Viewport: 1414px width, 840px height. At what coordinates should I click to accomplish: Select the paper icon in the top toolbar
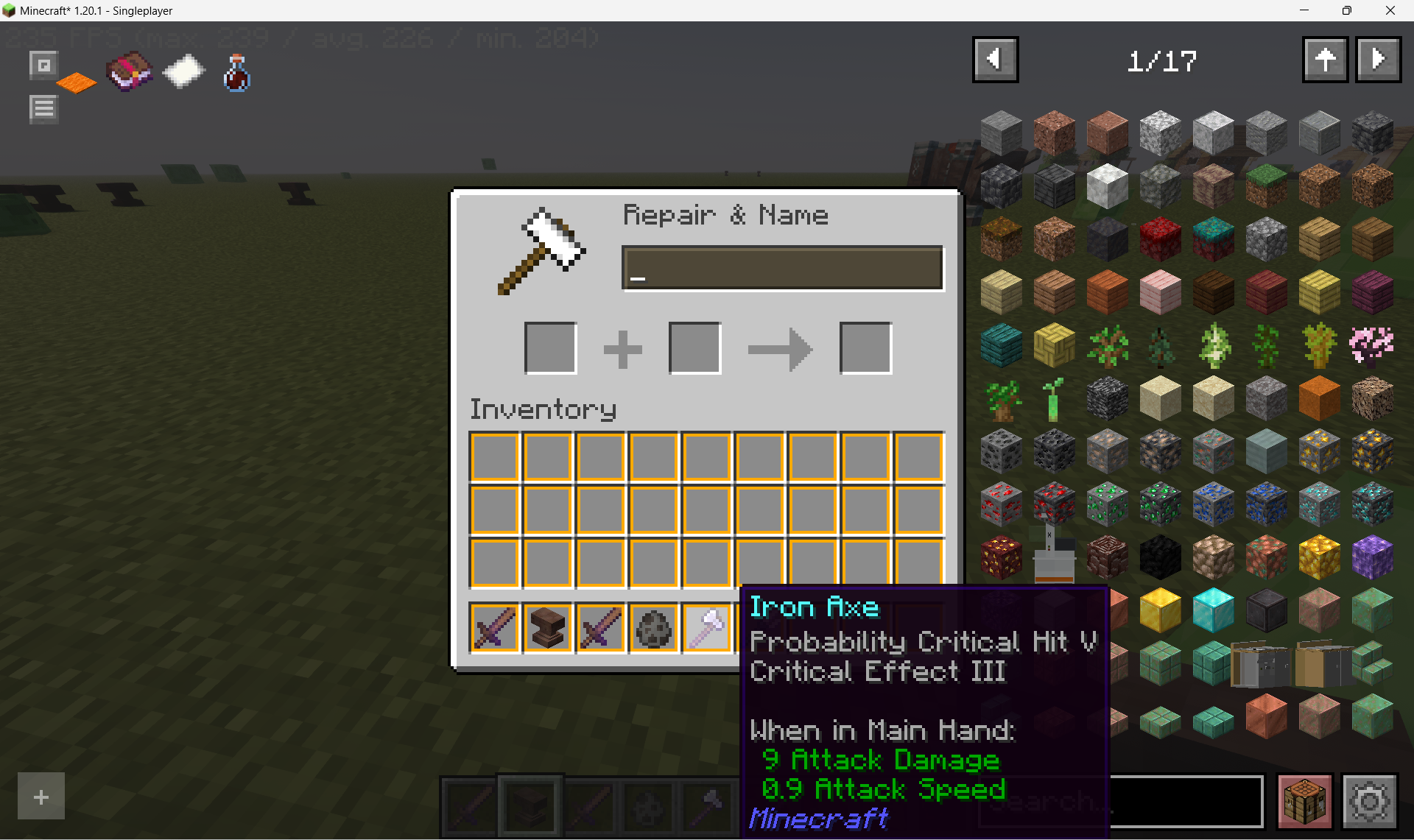[x=183, y=71]
